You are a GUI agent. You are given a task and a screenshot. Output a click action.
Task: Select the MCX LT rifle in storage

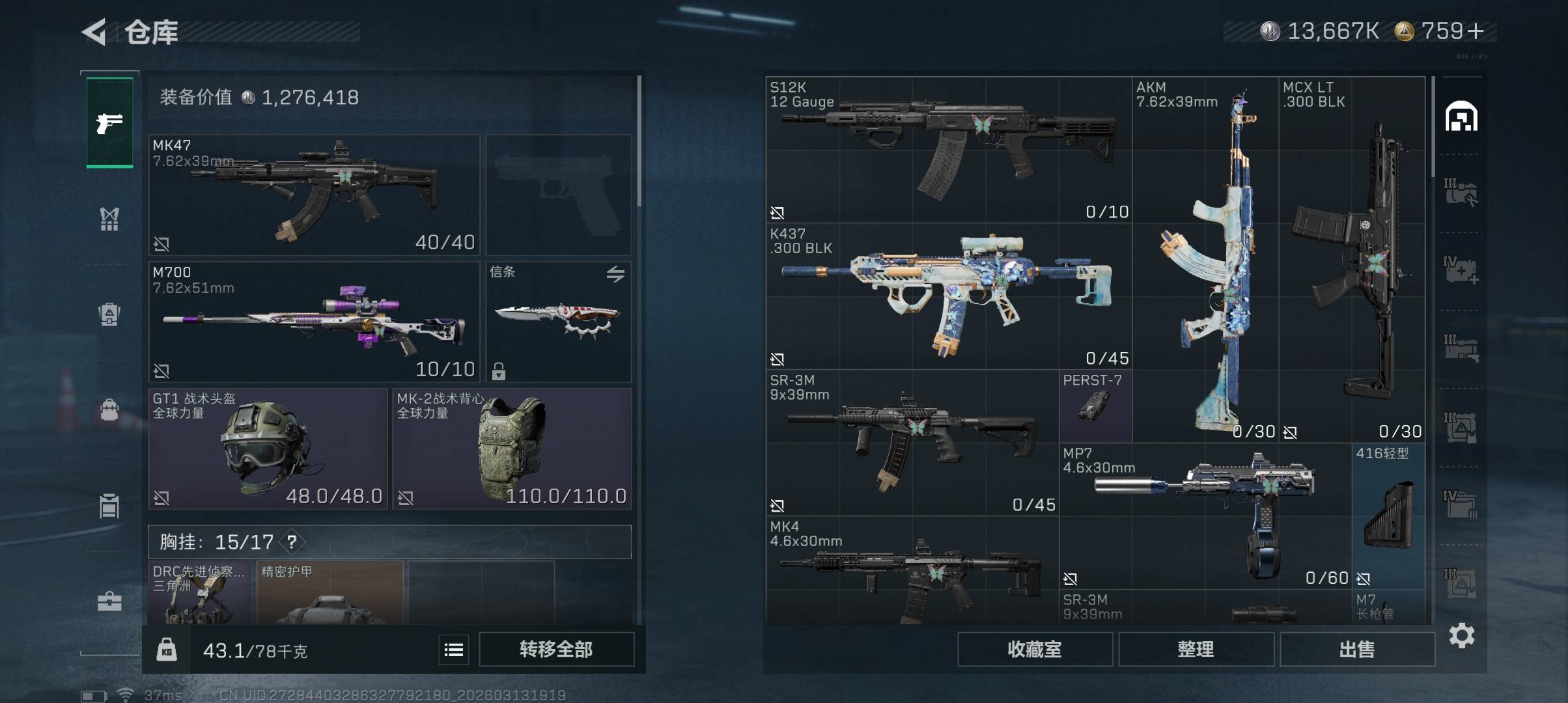1352,260
